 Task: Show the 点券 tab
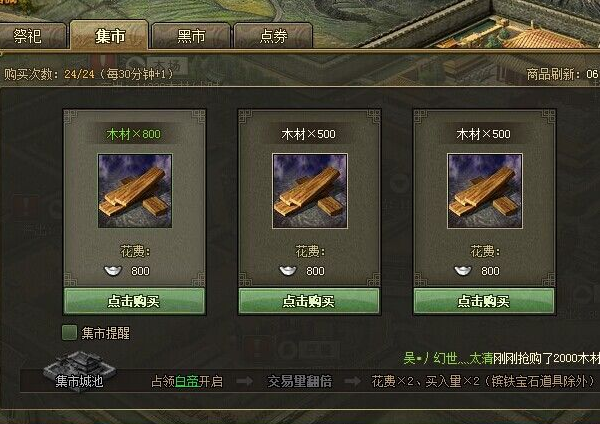[x=273, y=36]
